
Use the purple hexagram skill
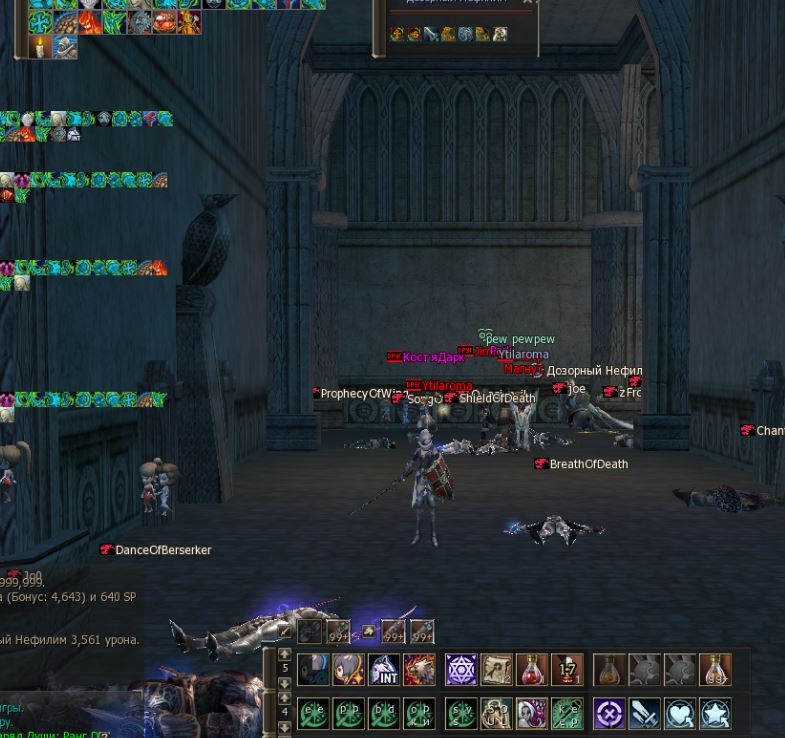click(461, 670)
